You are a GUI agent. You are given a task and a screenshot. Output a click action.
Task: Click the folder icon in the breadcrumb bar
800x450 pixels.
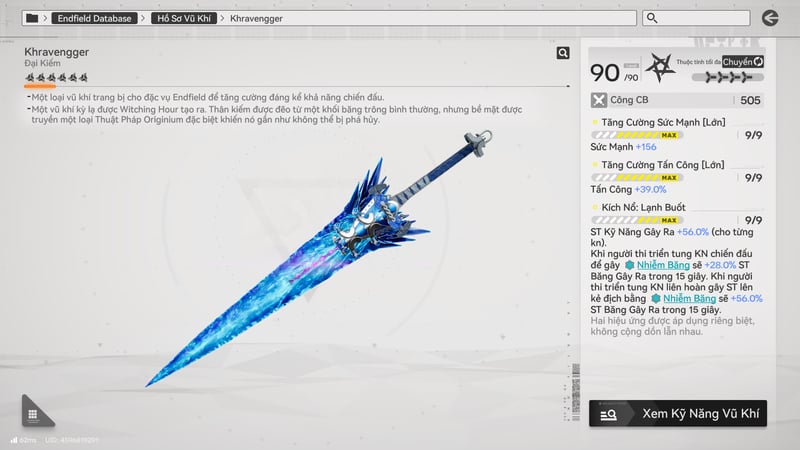tap(32, 18)
